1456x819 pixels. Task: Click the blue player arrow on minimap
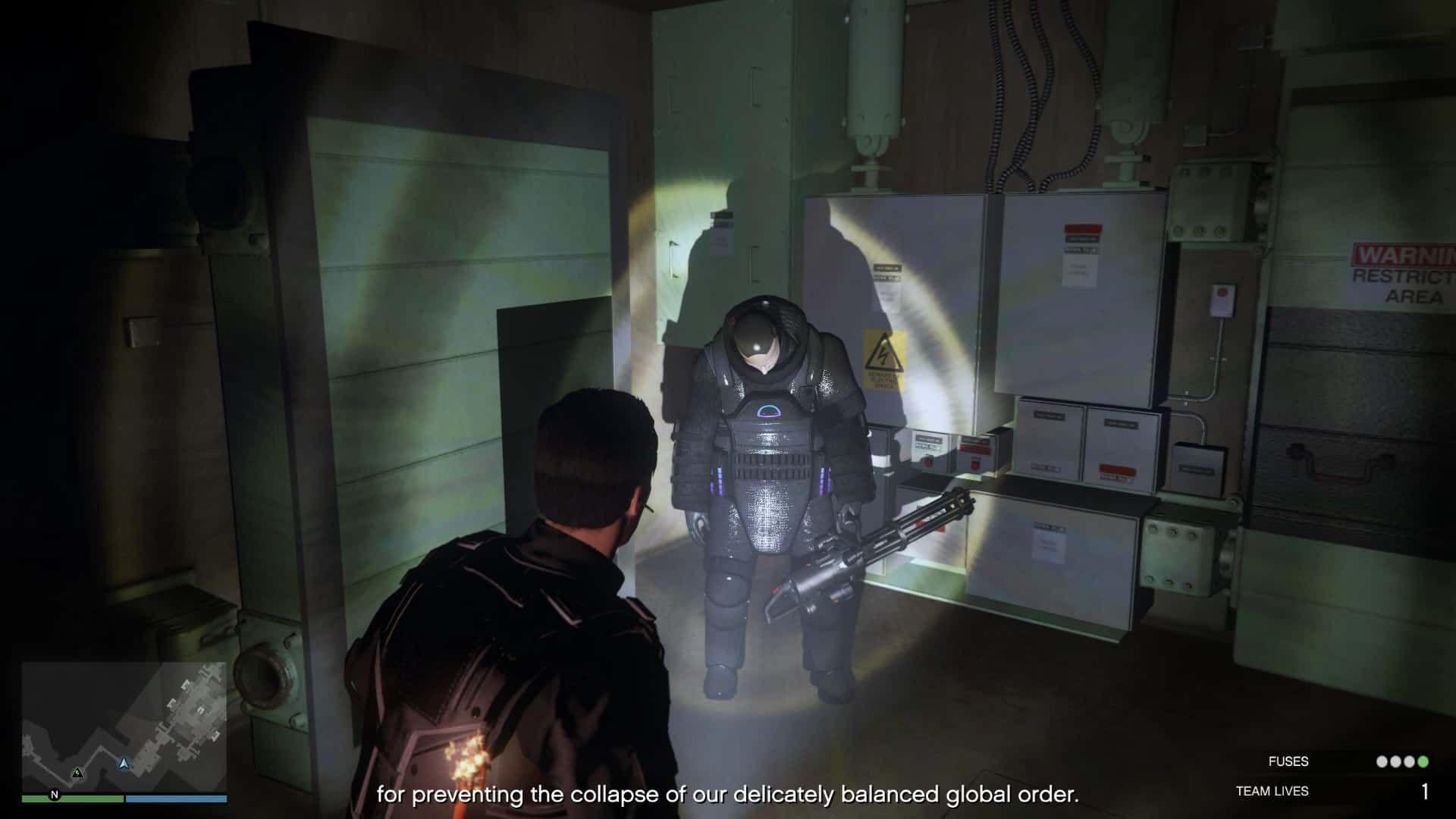[x=124, y=762]
